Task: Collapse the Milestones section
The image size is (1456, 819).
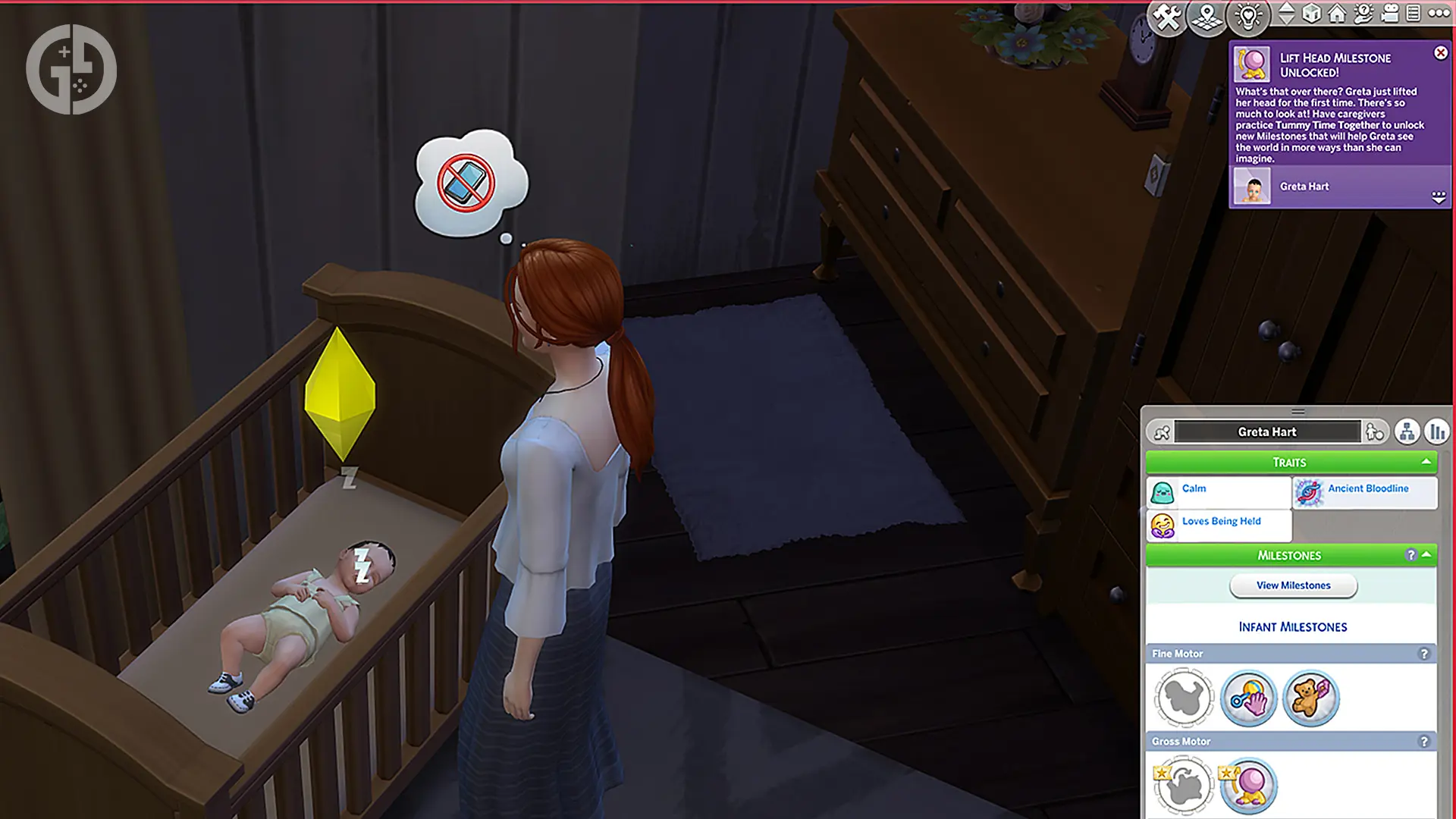Action: click(x=1426, y=555)
